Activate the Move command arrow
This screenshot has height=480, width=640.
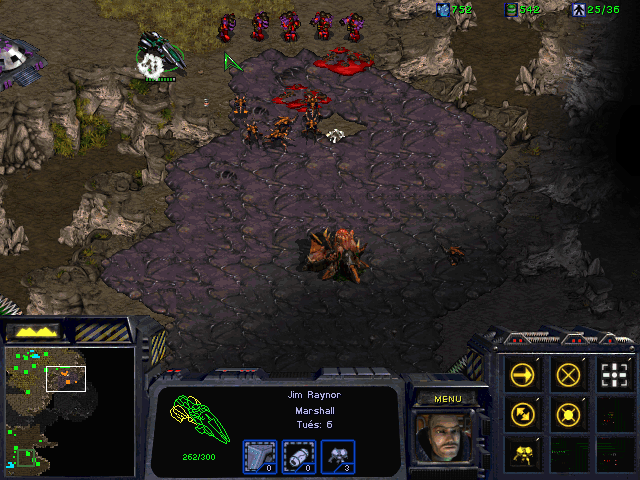coord(523,375)
